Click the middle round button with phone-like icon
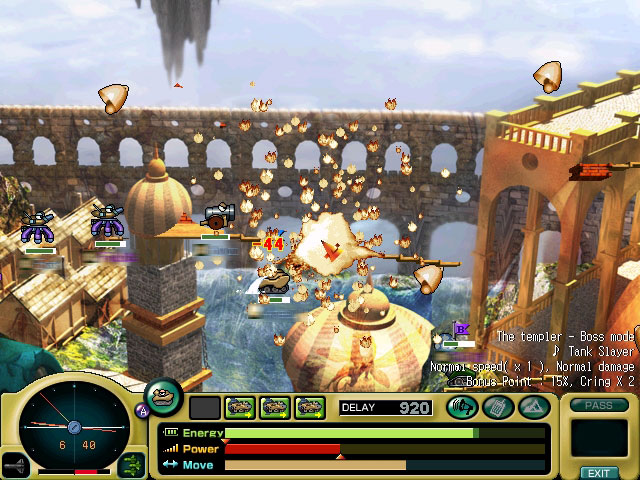 497,407
